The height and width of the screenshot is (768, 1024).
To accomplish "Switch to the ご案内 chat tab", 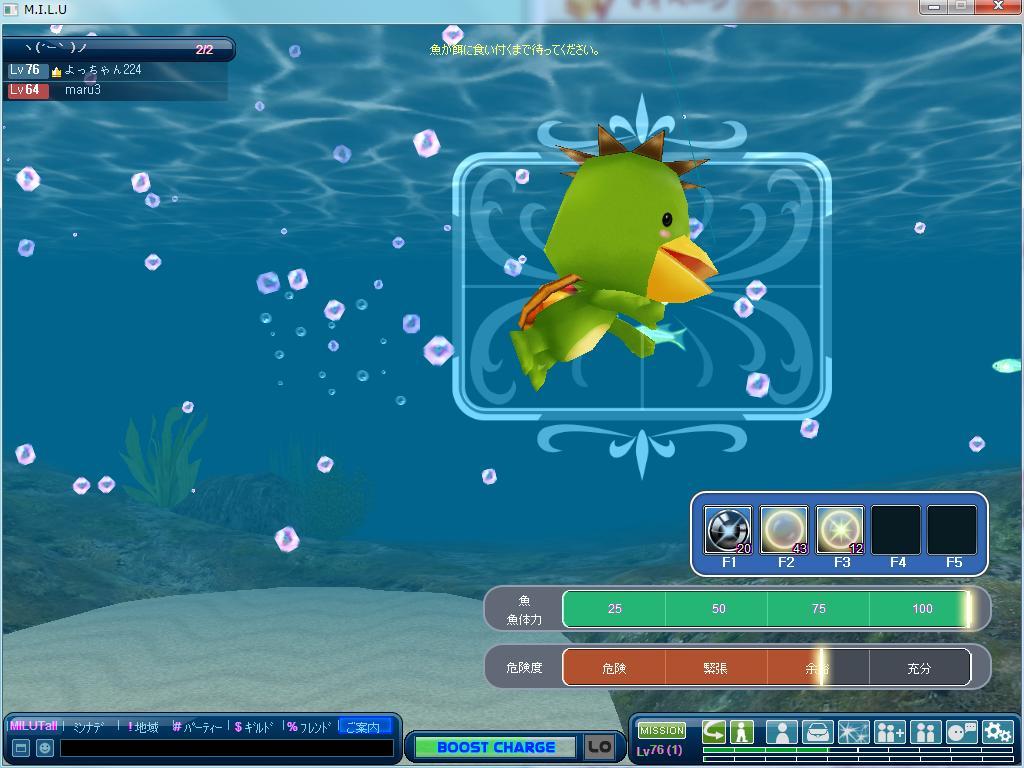I will [x=362, y=727].
